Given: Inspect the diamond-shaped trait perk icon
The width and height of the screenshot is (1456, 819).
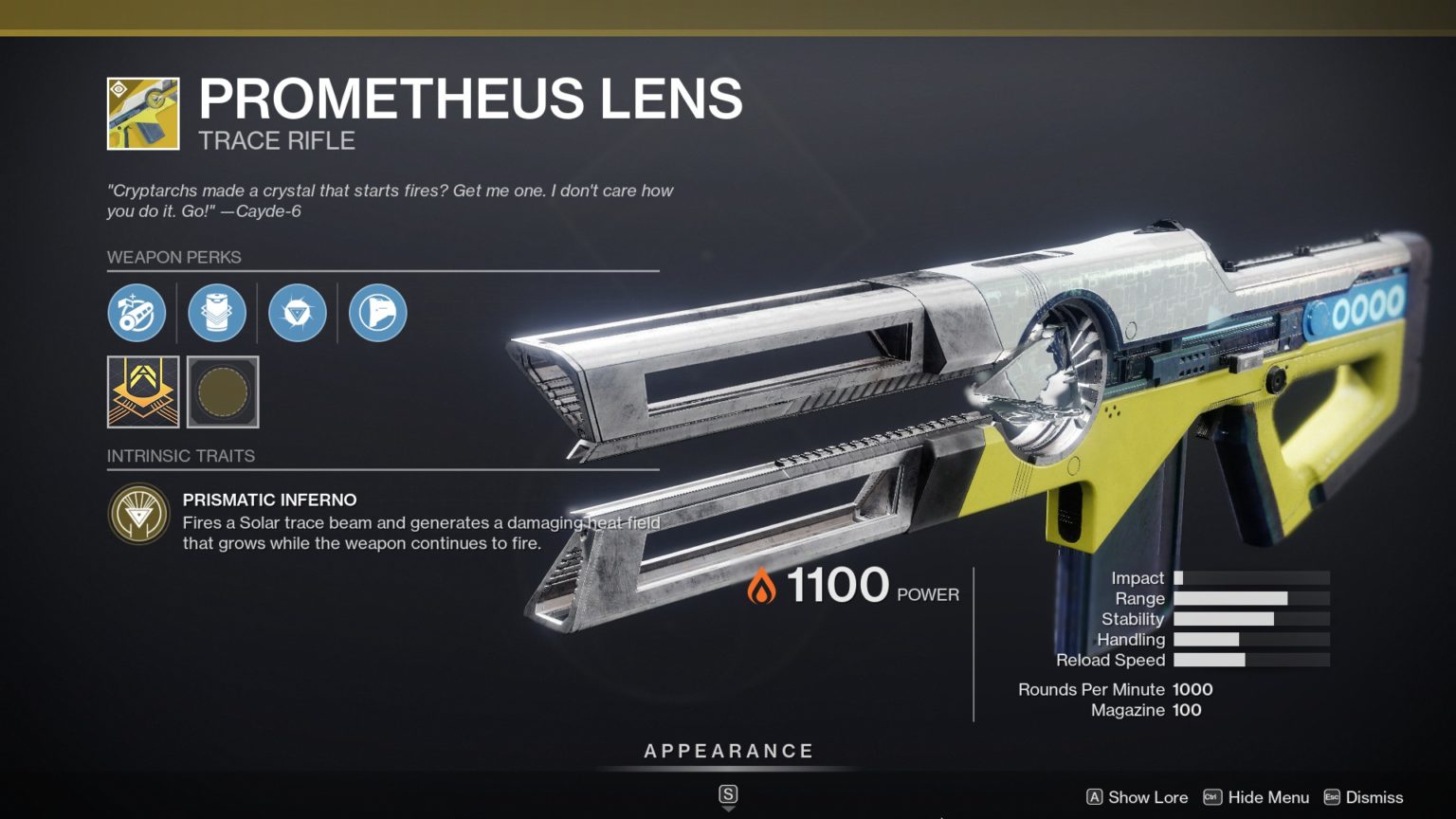Looking at the screenshot, I should (x=298, y=313).
